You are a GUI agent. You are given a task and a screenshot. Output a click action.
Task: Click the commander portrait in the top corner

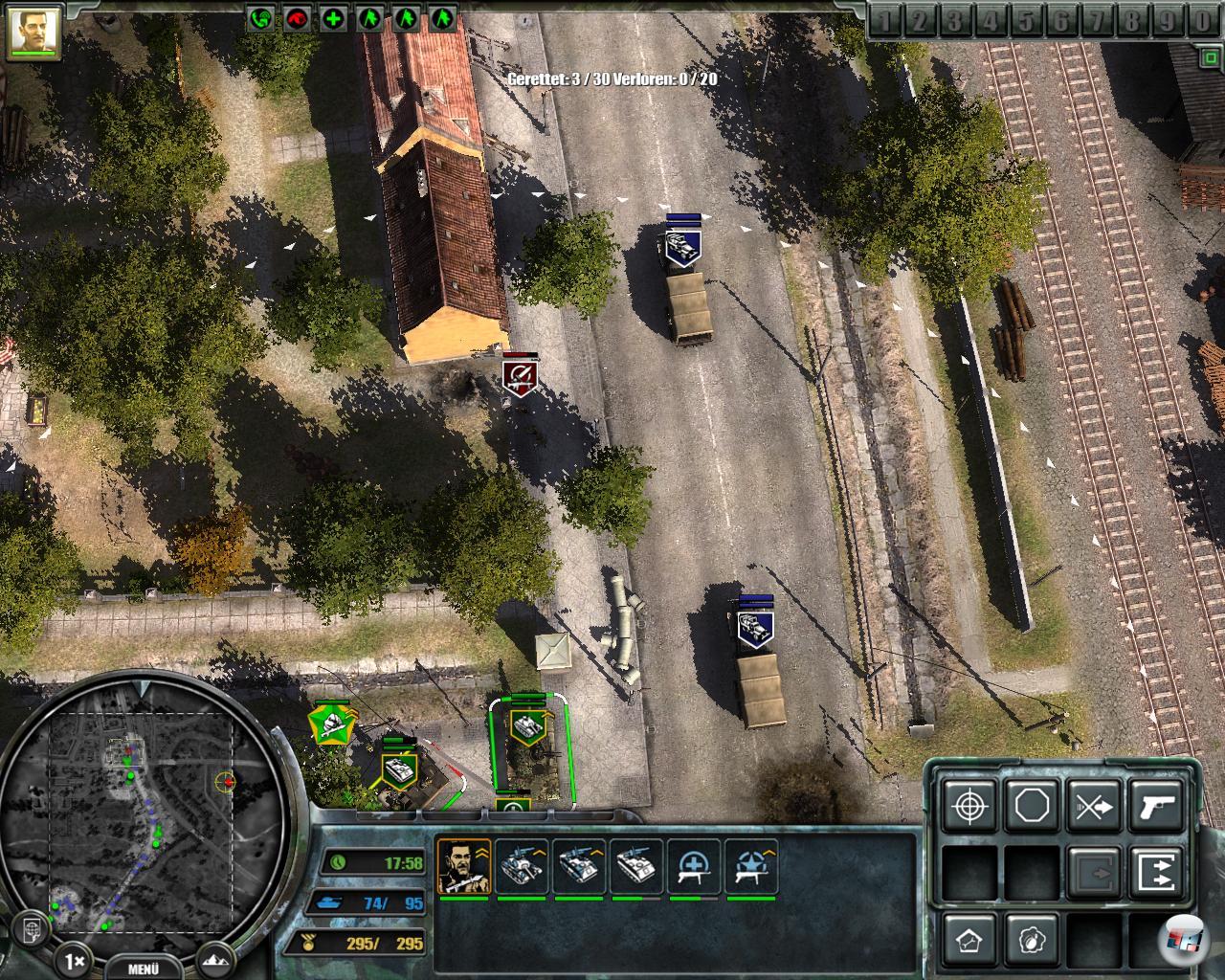click(33, 30)
